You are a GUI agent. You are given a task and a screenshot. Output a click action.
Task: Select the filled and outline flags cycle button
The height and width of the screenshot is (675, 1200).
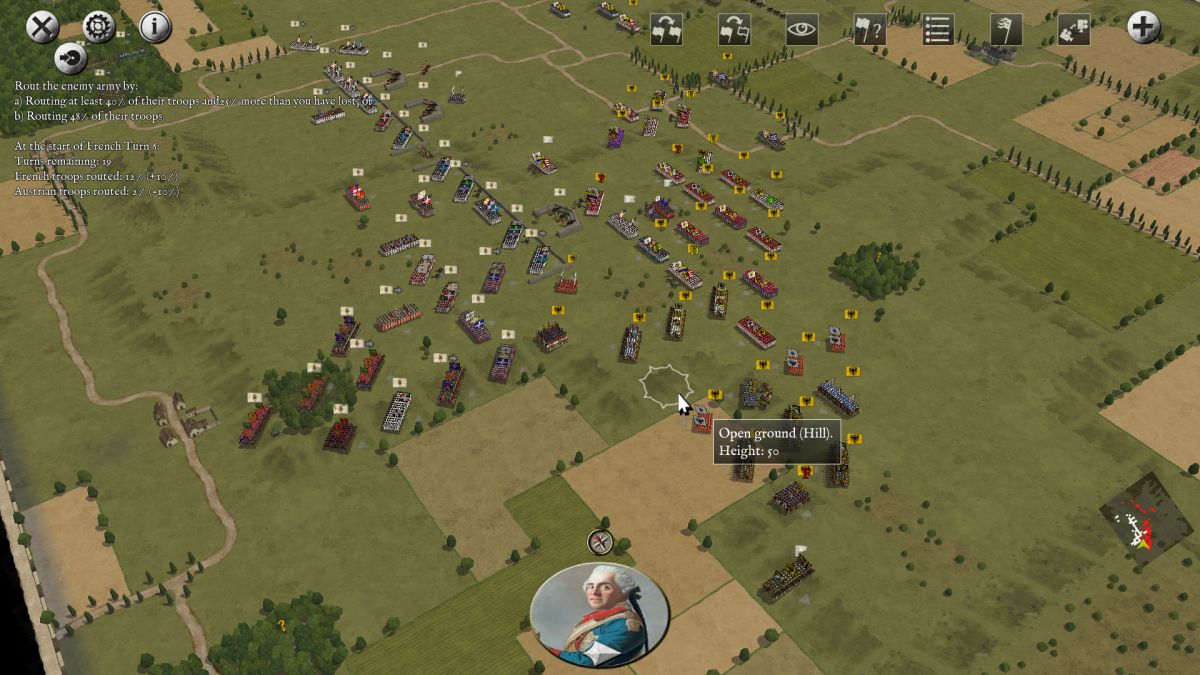click(735, 29)
